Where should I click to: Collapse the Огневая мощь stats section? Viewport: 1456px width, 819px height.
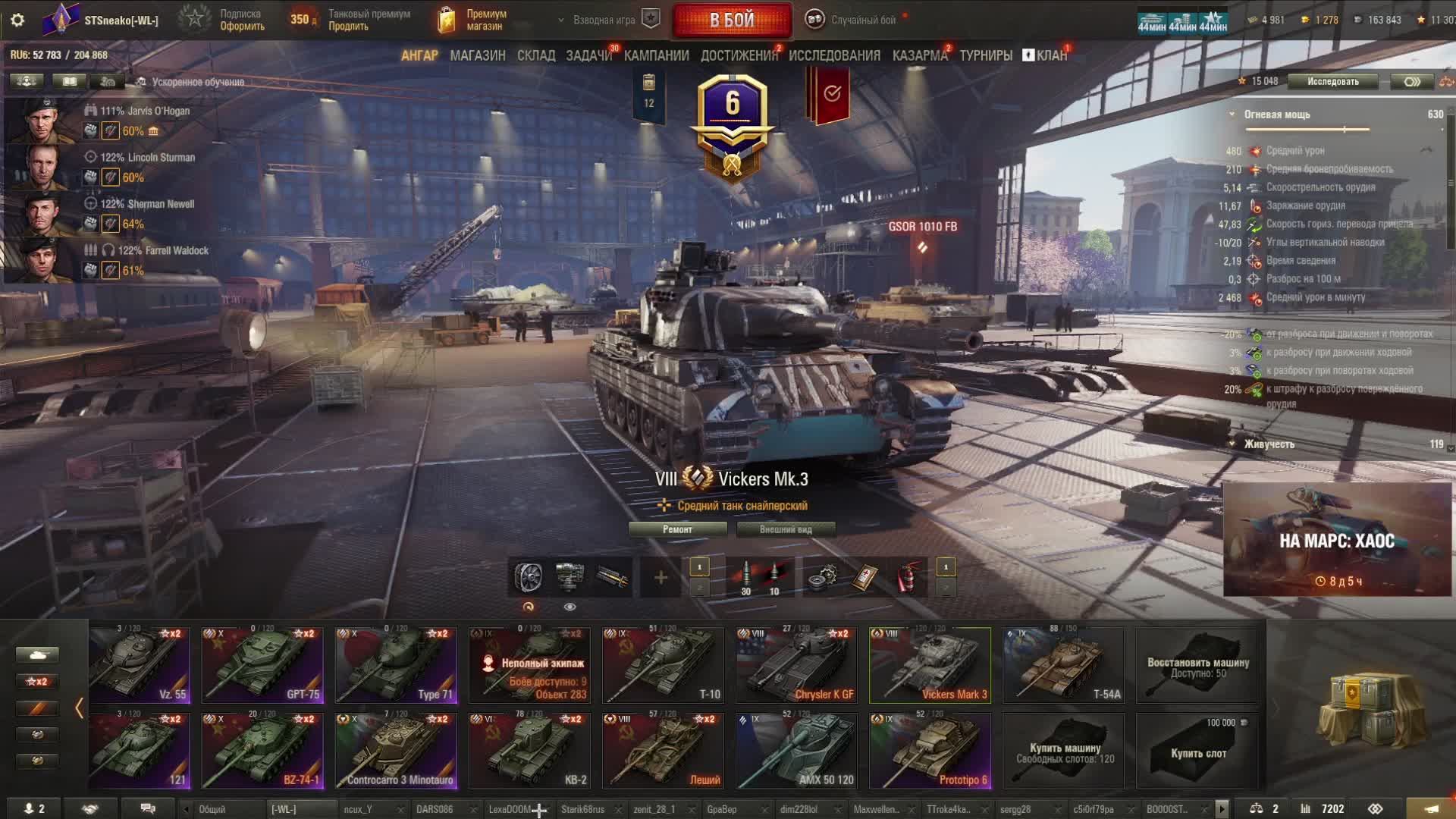point(1232,115)
